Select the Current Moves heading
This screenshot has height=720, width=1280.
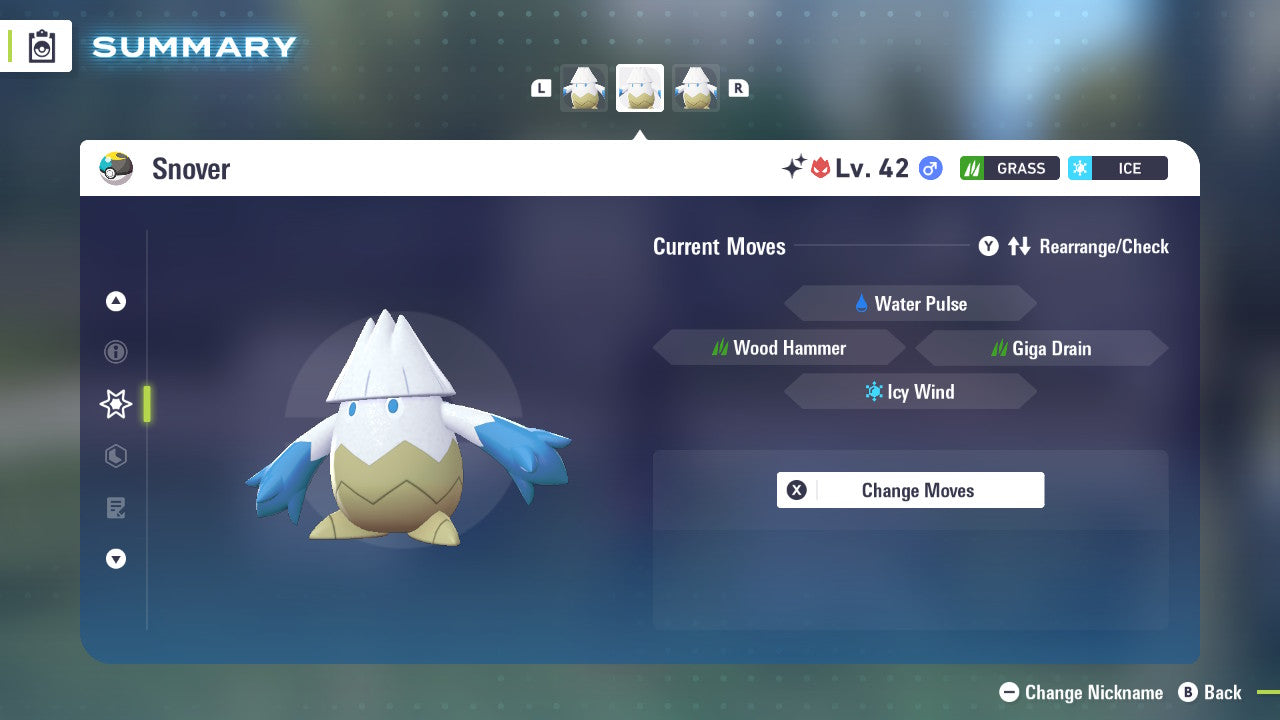pos(719,246)
